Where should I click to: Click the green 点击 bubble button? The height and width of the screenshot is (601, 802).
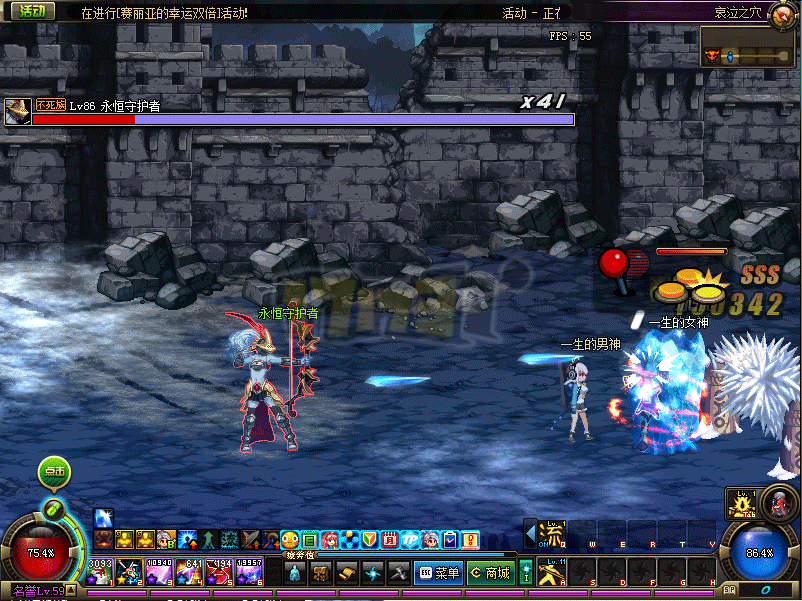54,472
